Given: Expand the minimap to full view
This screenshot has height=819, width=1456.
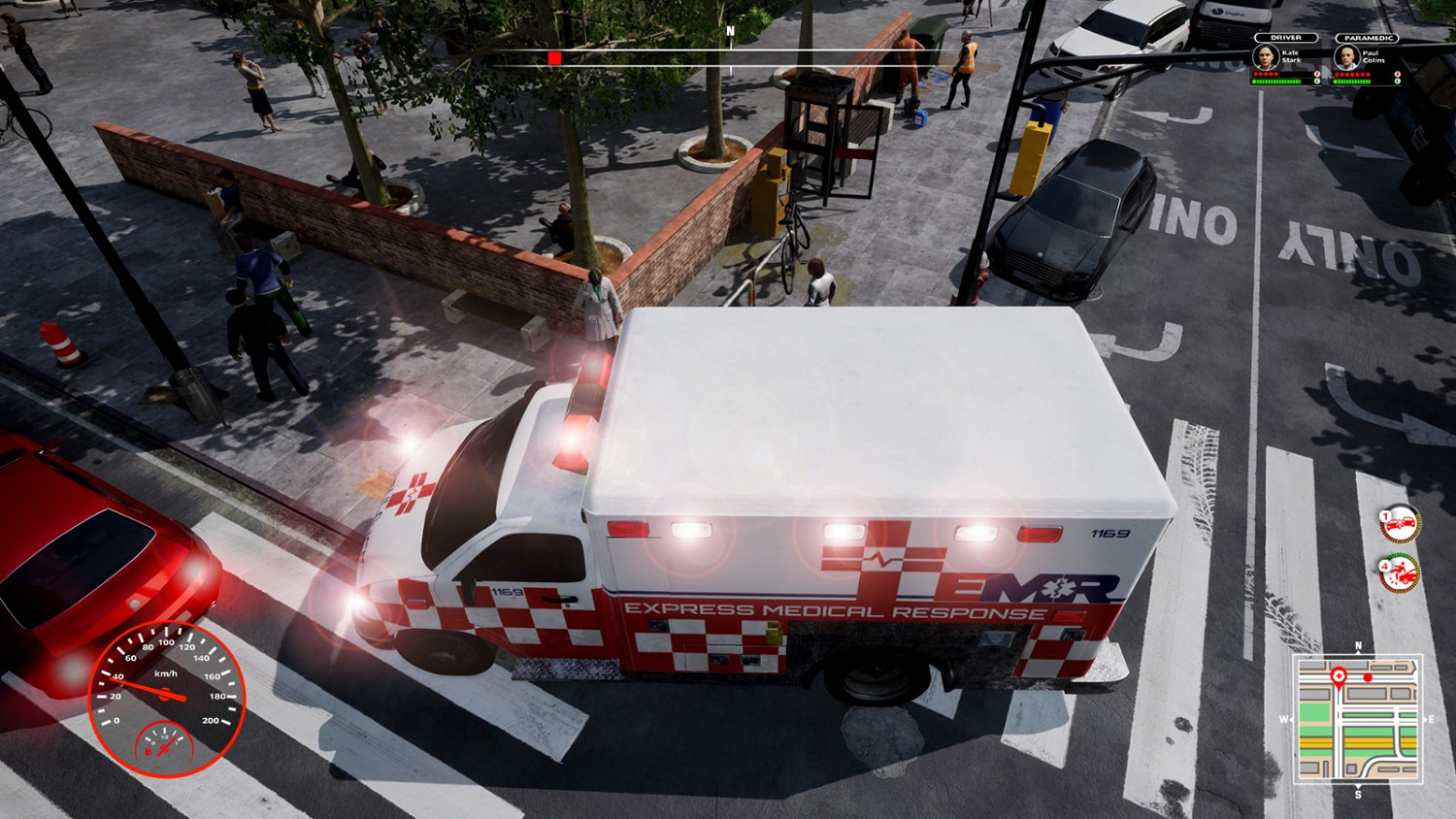Looking at the screenshot, I should [1358, 718].
